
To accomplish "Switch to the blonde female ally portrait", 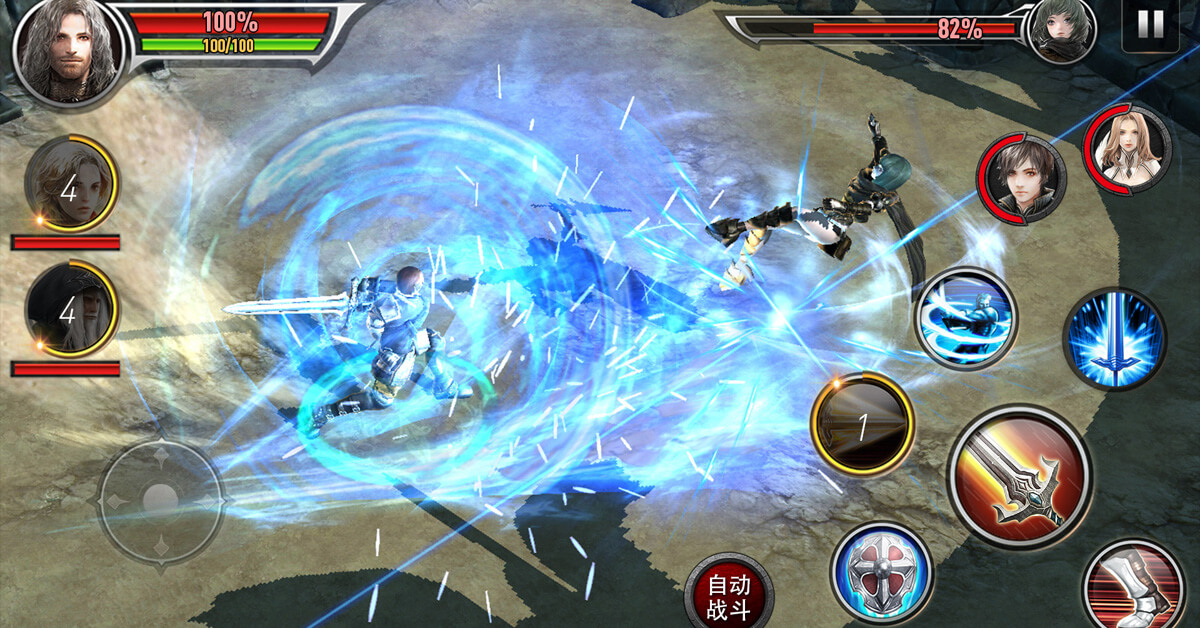I will coord(70,184).
